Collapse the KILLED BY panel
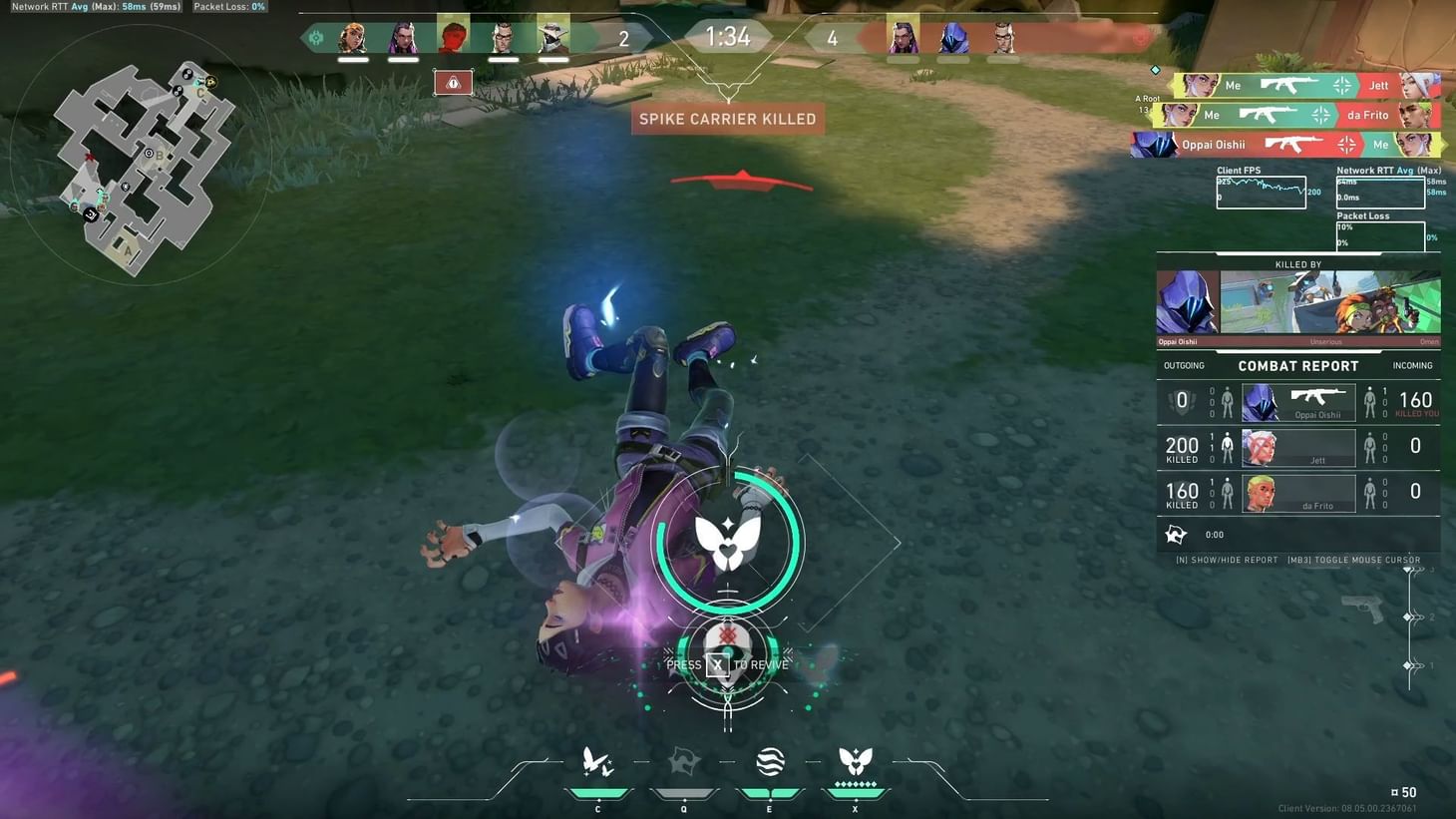1456x819 pixels. [x=1297, y=263]
